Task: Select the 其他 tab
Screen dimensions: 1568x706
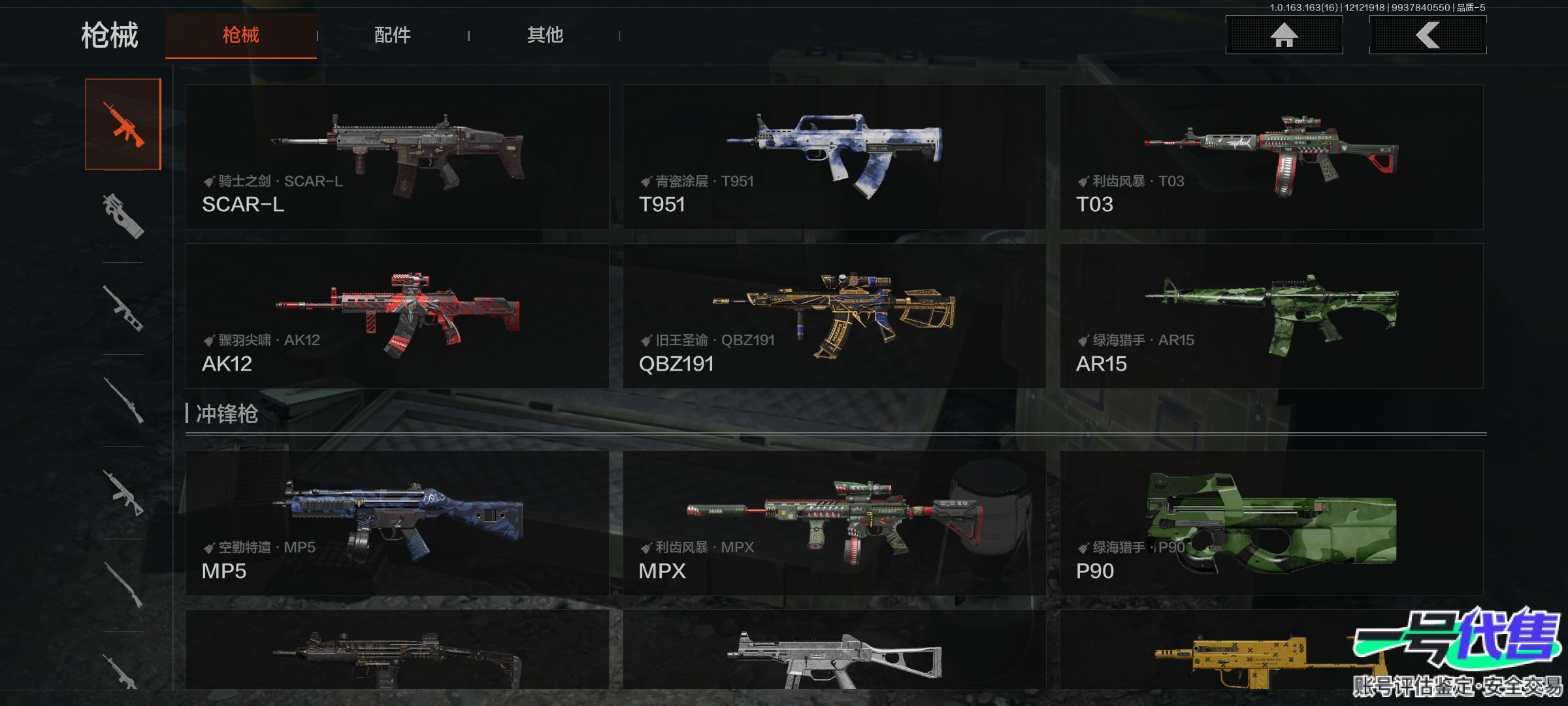Action: (x=545, y=35)
